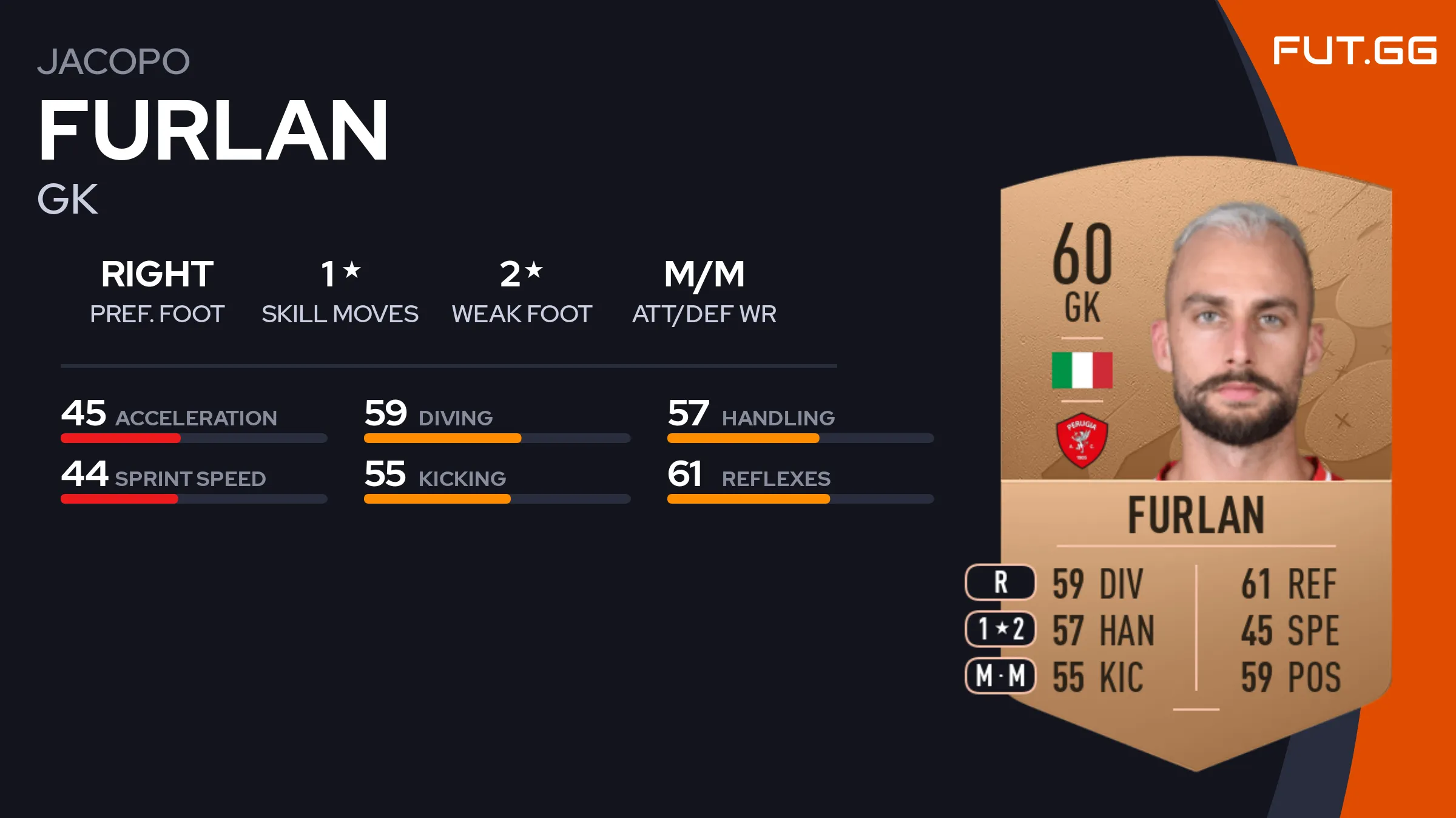Select the Furlan bronze player card
Screen dimensions: 1456x818
pos(1195,461)
